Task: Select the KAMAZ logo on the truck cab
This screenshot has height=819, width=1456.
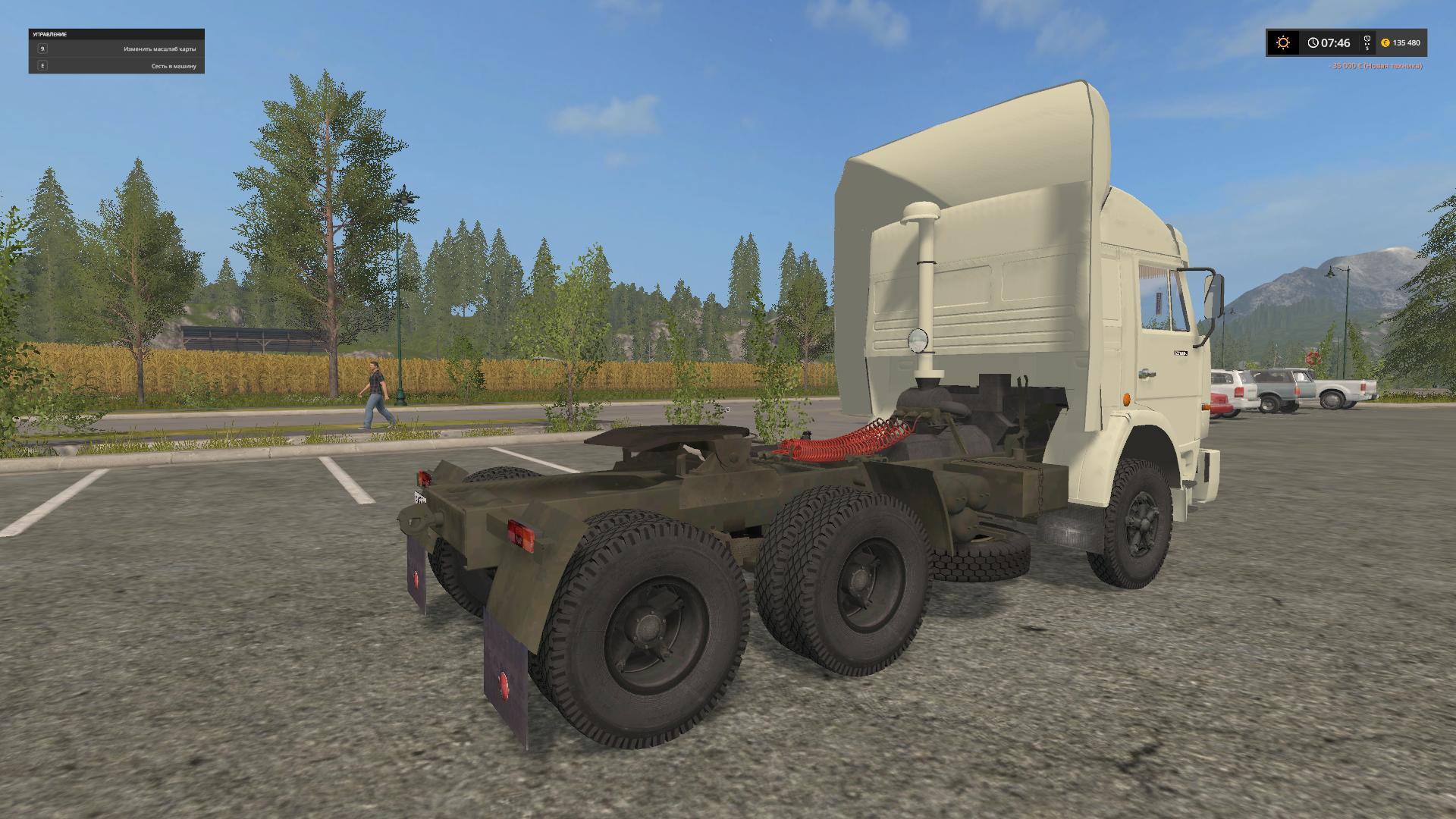Action: pyautogui.click(x=1181, y=353)
